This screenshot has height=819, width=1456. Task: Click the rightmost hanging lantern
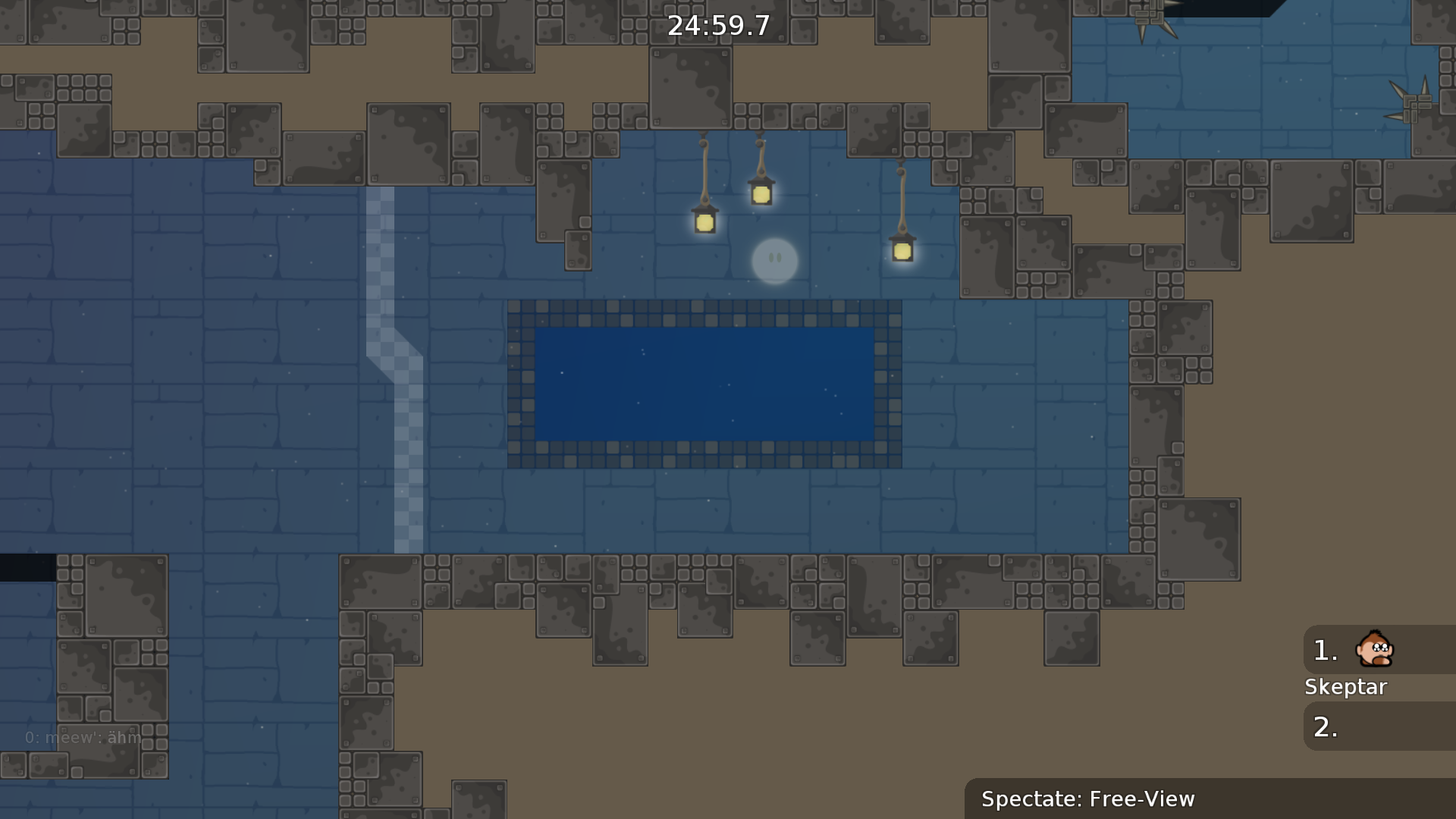(902, 249)
